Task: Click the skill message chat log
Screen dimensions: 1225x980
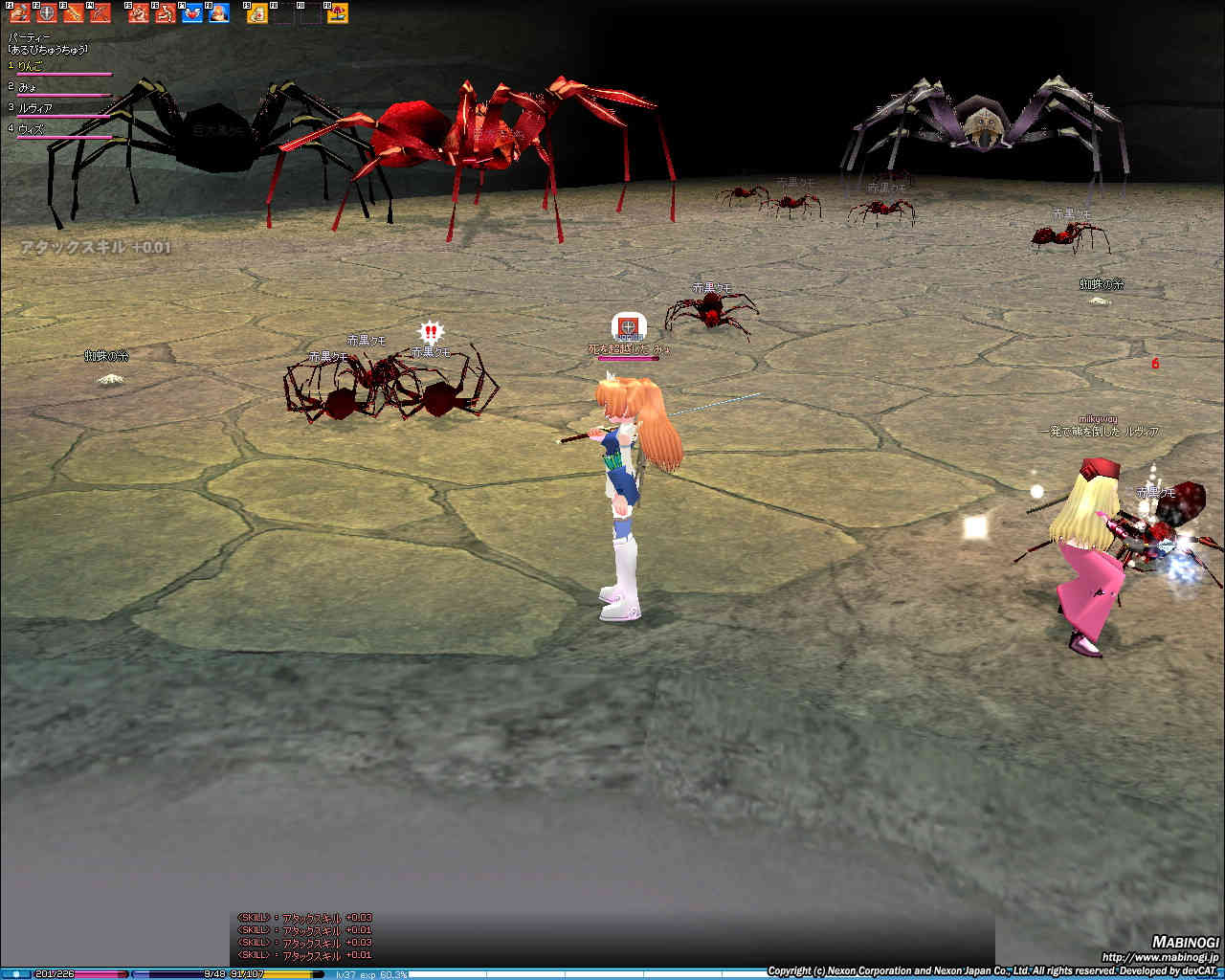Action: click(306, 936)
